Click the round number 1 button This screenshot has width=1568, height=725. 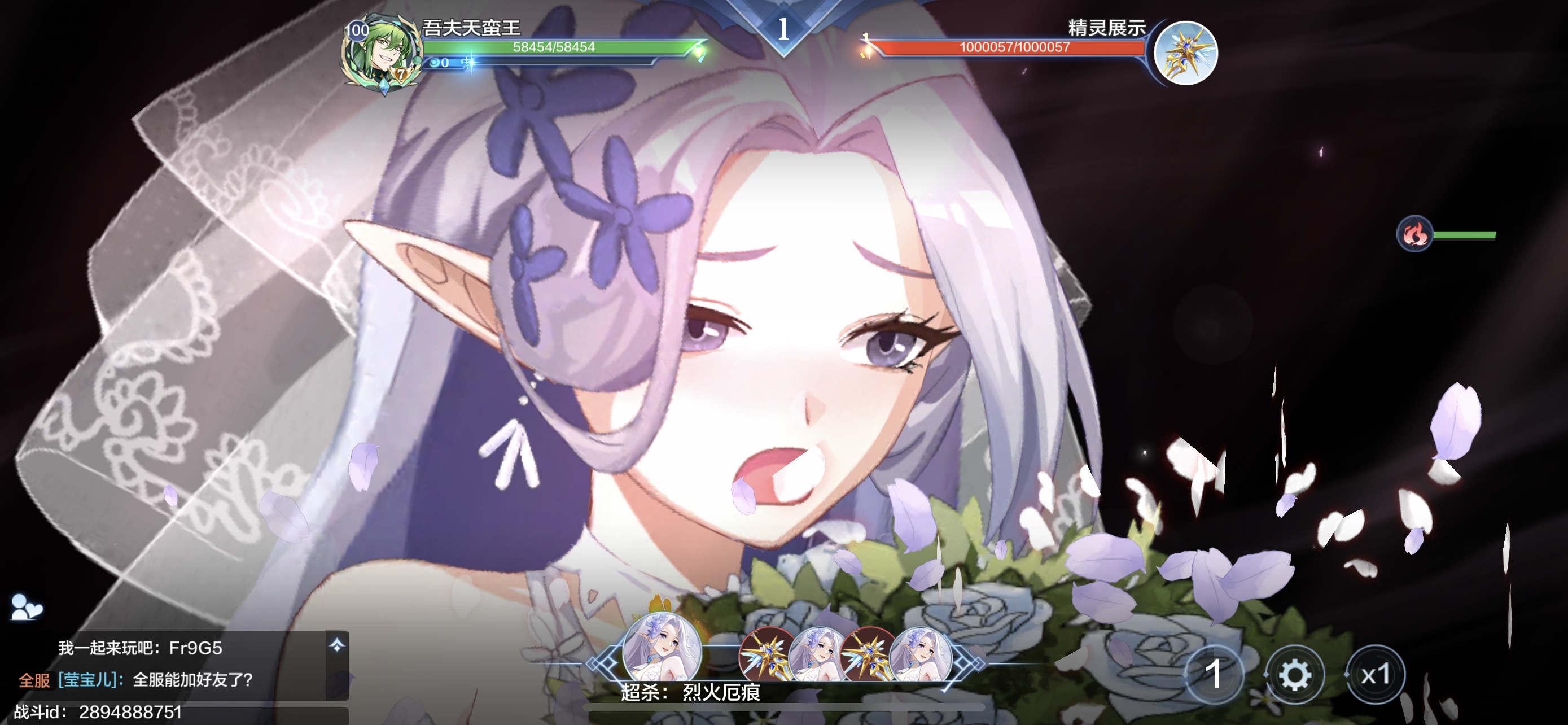1214,675
